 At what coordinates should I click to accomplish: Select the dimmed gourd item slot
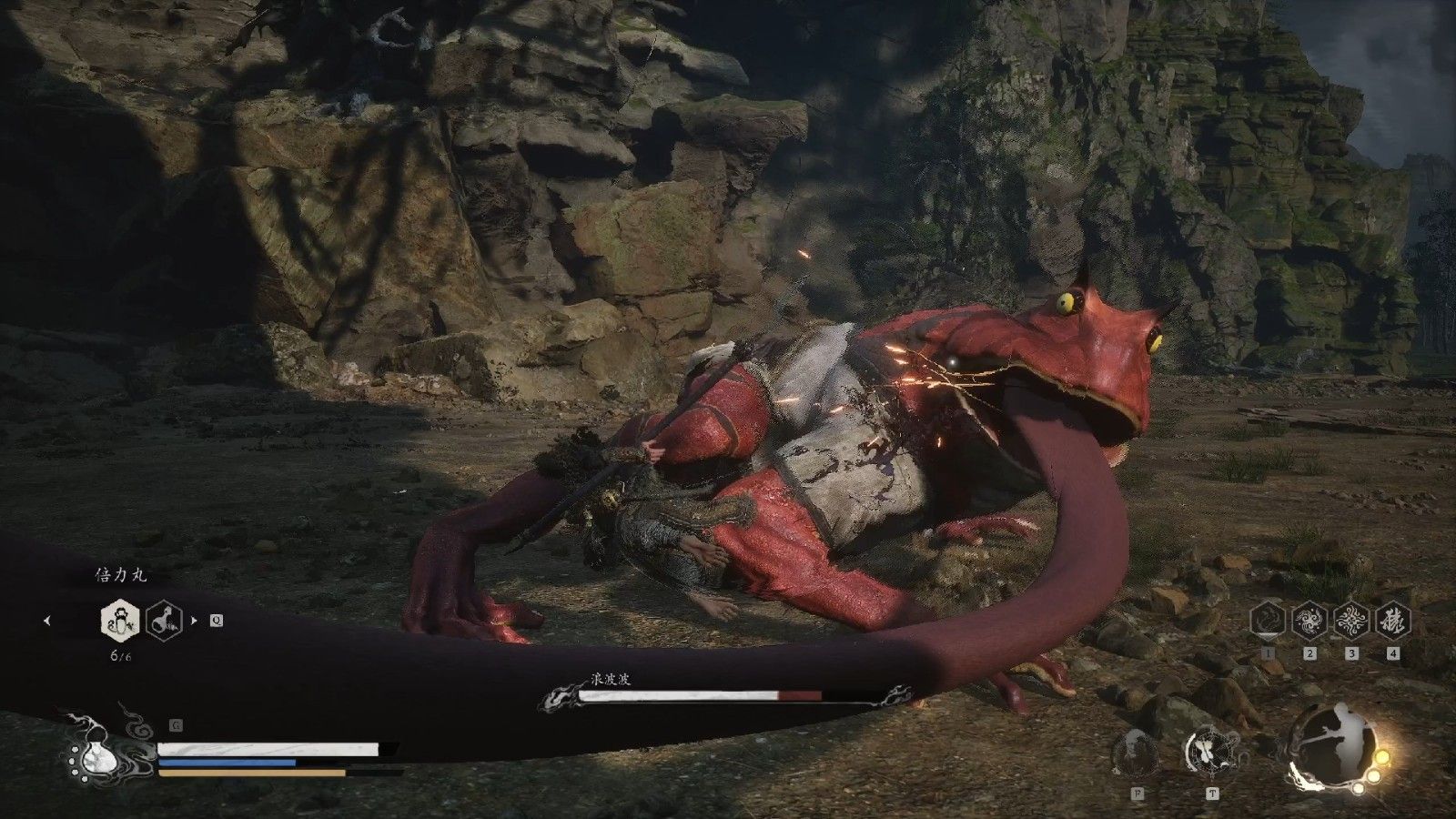coord(164,622)
